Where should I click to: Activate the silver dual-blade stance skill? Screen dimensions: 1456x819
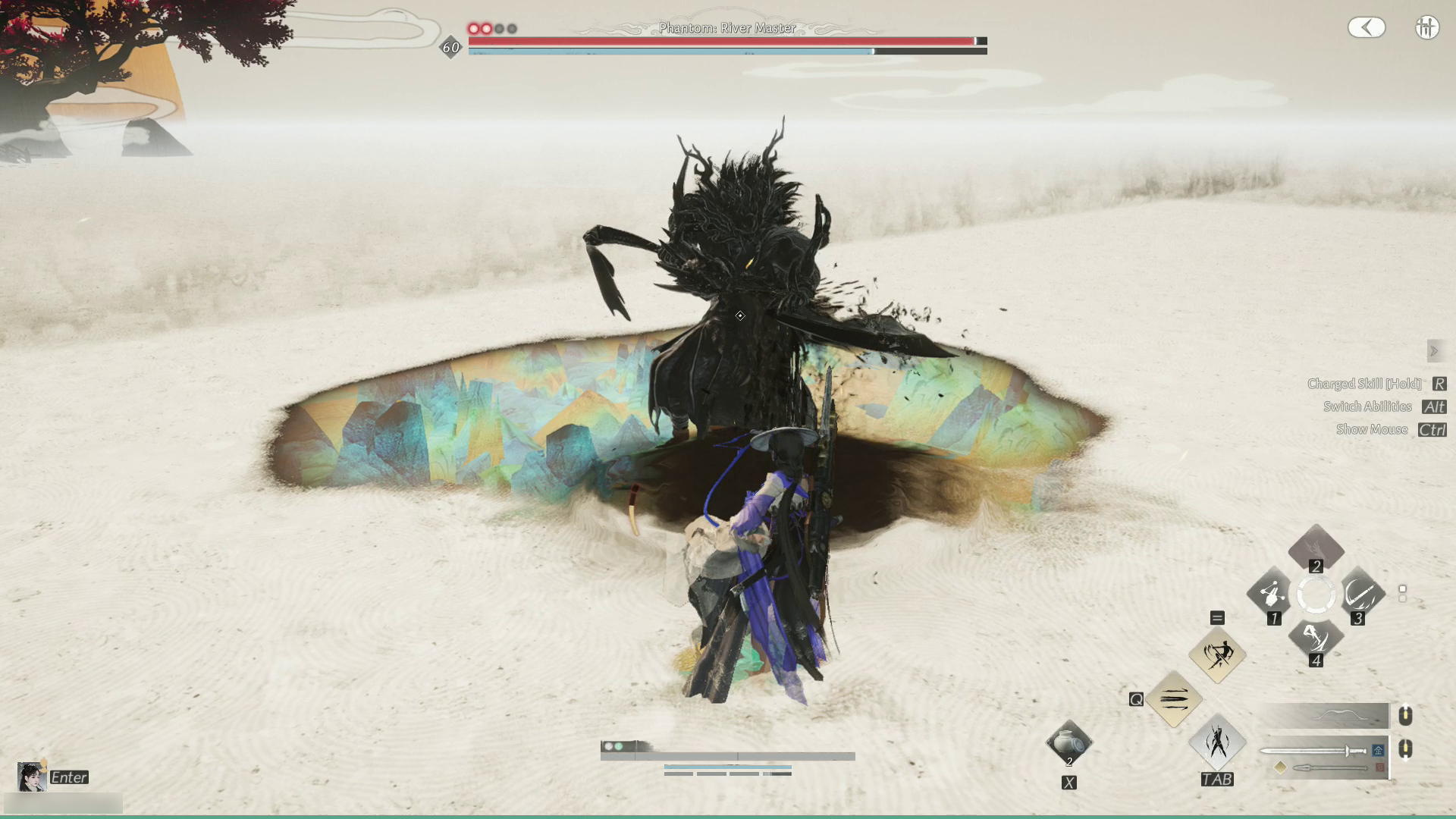click(x=1217, y=742)
